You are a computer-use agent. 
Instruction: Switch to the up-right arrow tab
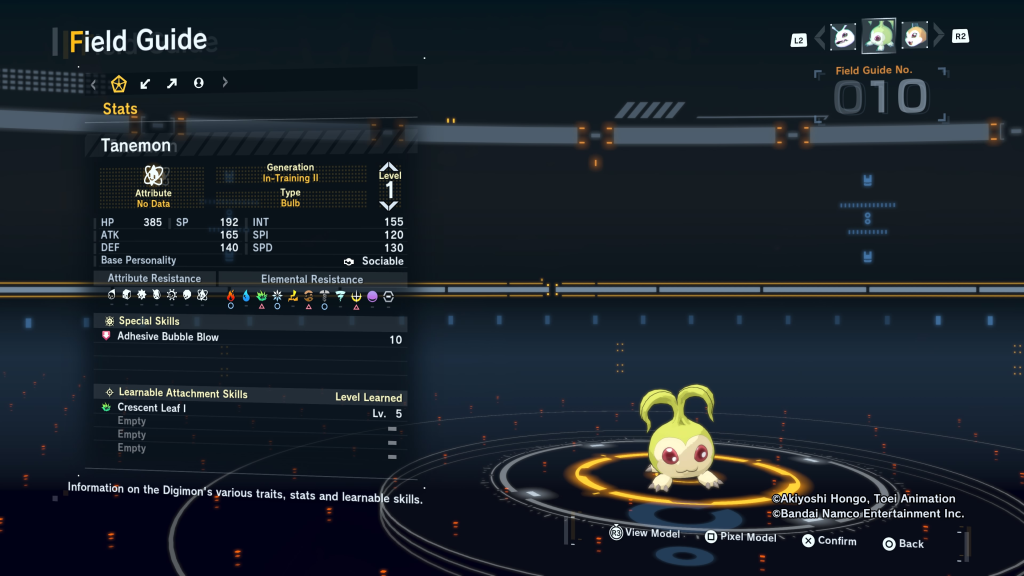(172, 83)
